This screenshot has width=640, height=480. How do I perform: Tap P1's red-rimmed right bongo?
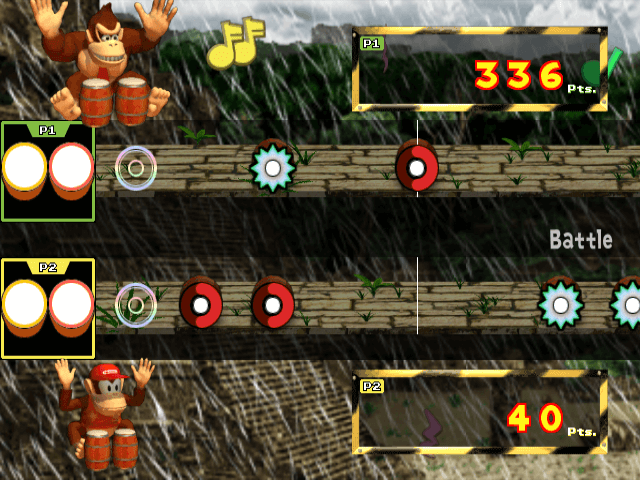(71, 171)
